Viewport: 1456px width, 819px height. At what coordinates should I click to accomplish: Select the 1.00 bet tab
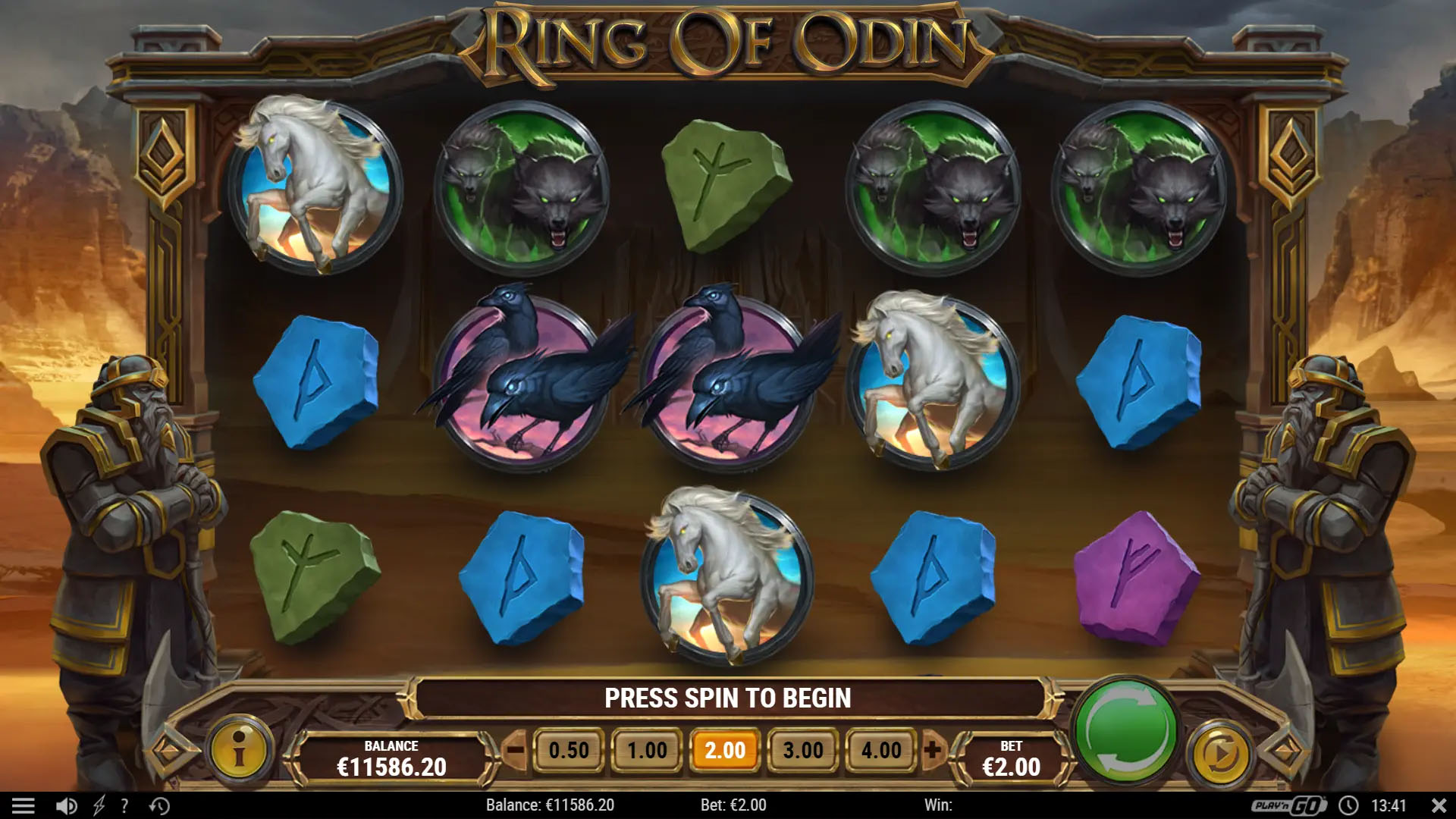647,749
